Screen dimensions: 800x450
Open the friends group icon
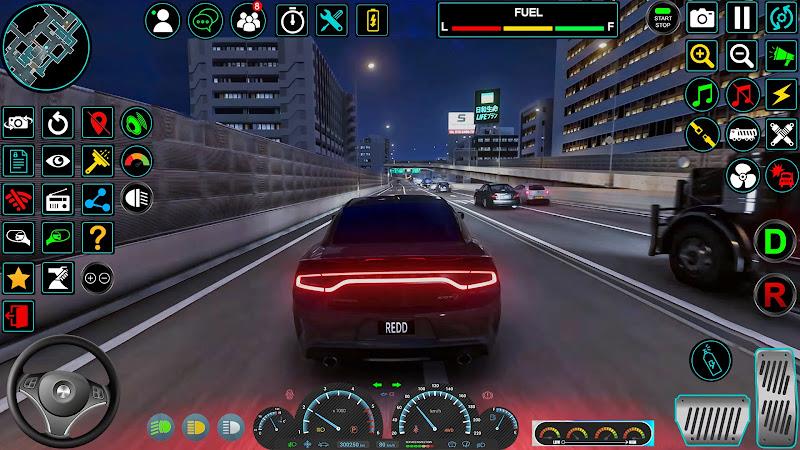tap(247, 18)
